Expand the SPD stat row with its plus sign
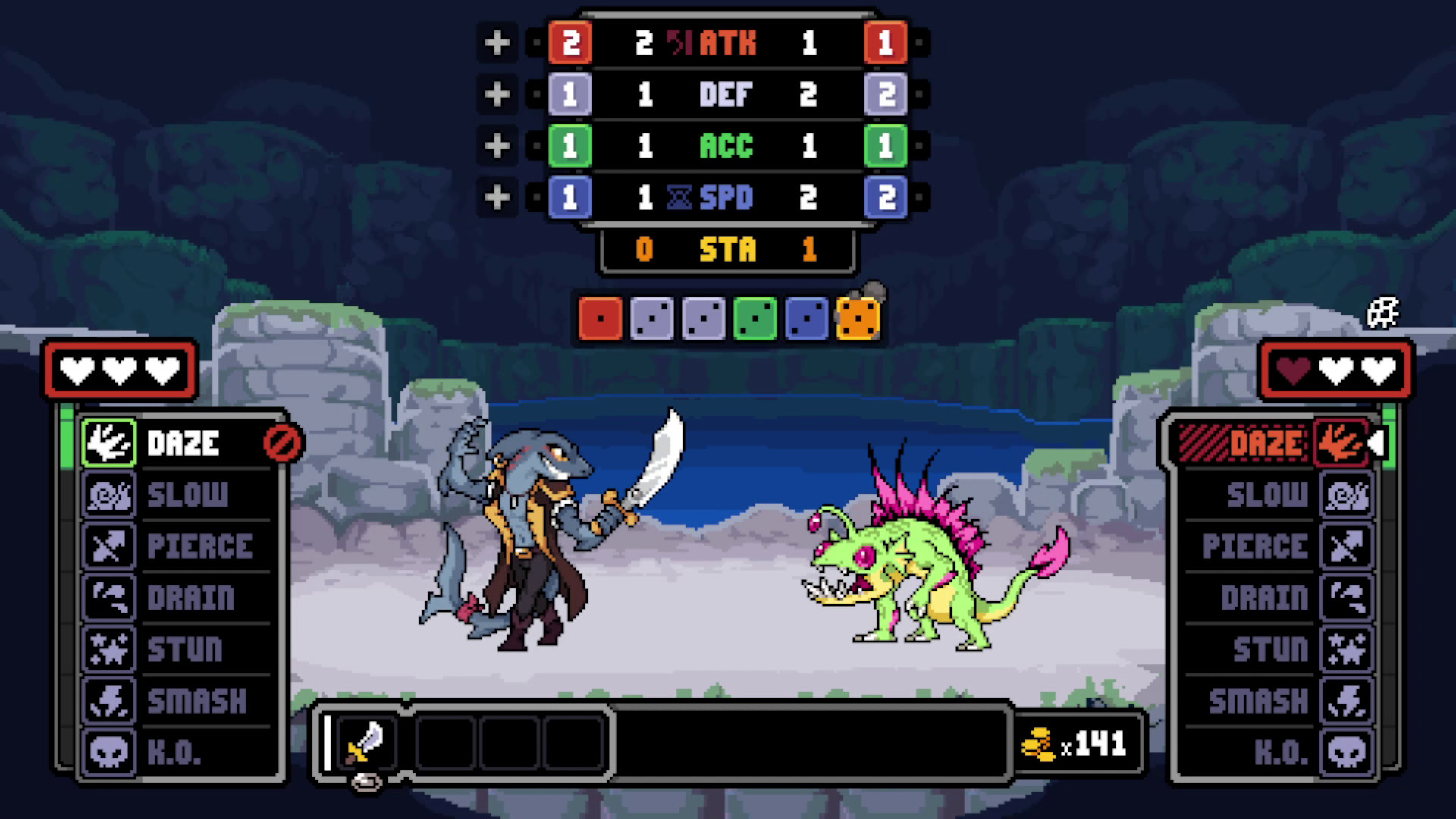Image resolution: width=1456 pixels, height=819 pixels. [497, 197]
